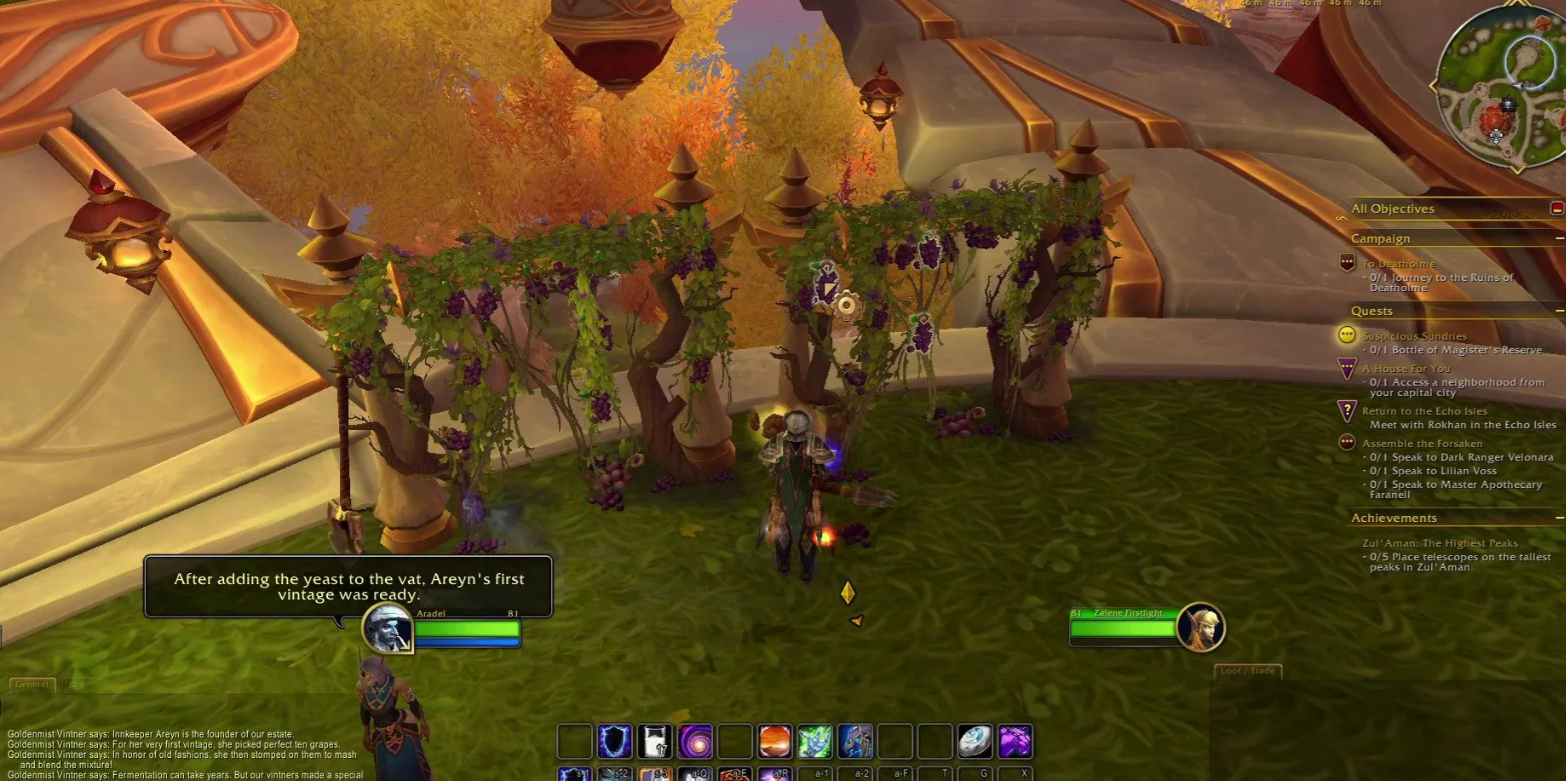Select the Assemble the Forsaken quest
This screenshot has height=781, width=1566.
(x=1422, y=443)
